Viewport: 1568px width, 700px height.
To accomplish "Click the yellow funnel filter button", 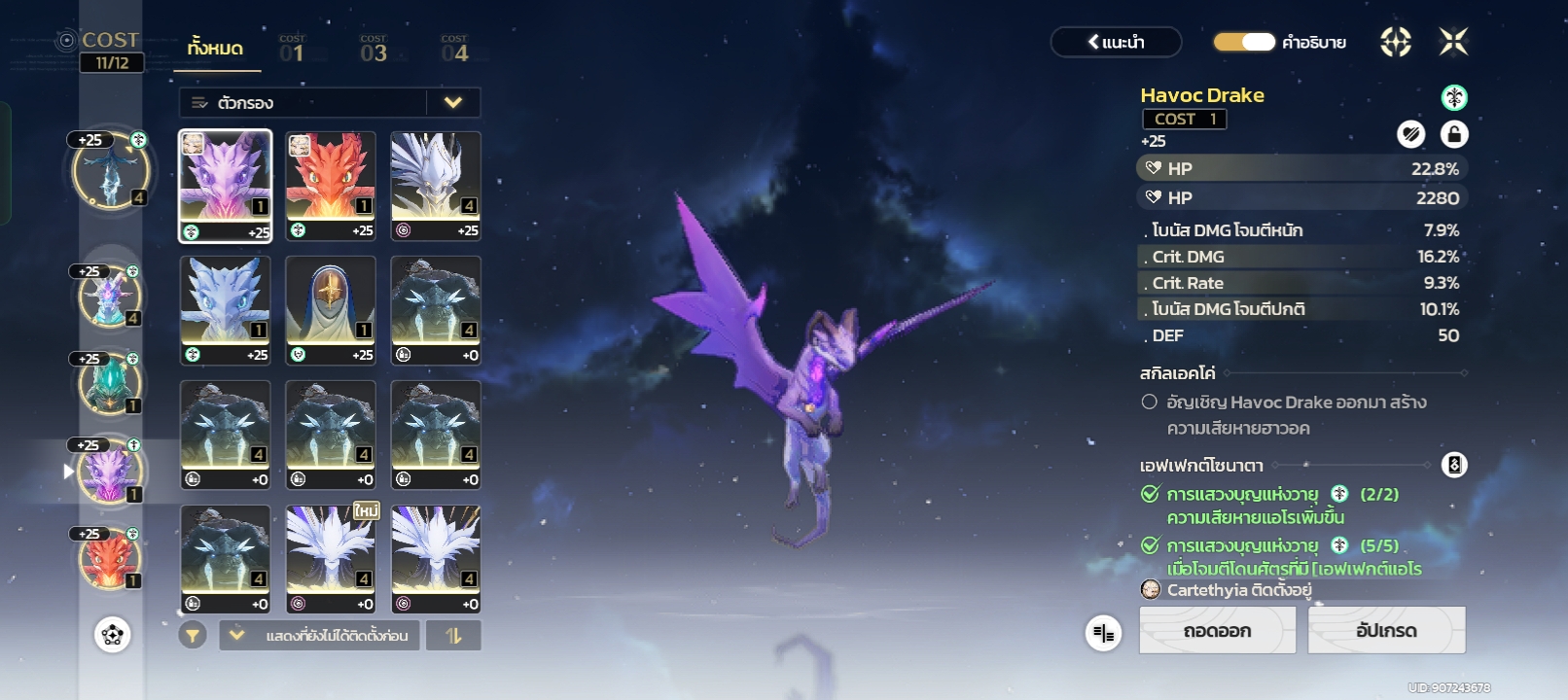I will pos(193,636).
